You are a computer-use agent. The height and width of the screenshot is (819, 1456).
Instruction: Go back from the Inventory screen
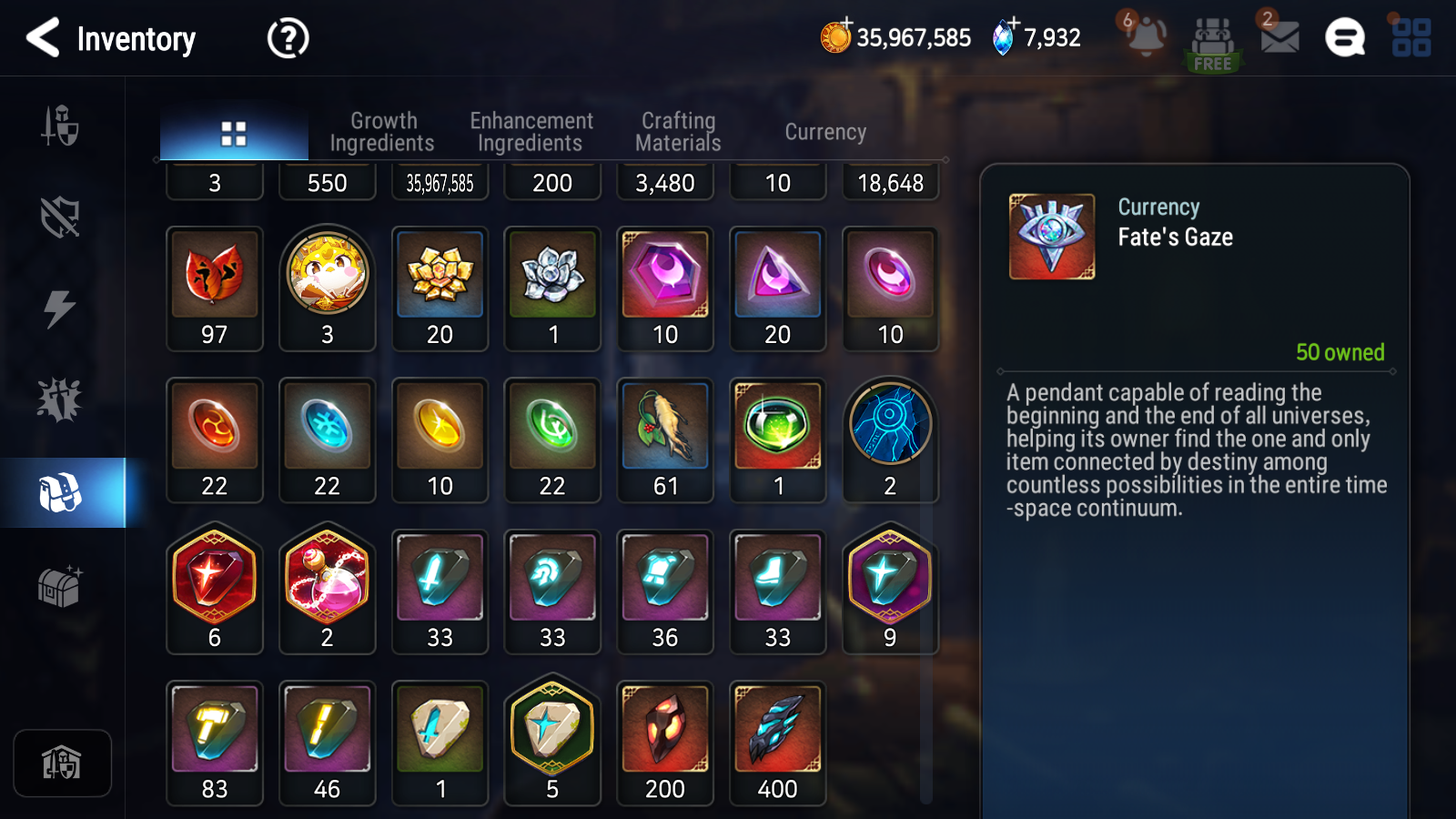[43, 38]
